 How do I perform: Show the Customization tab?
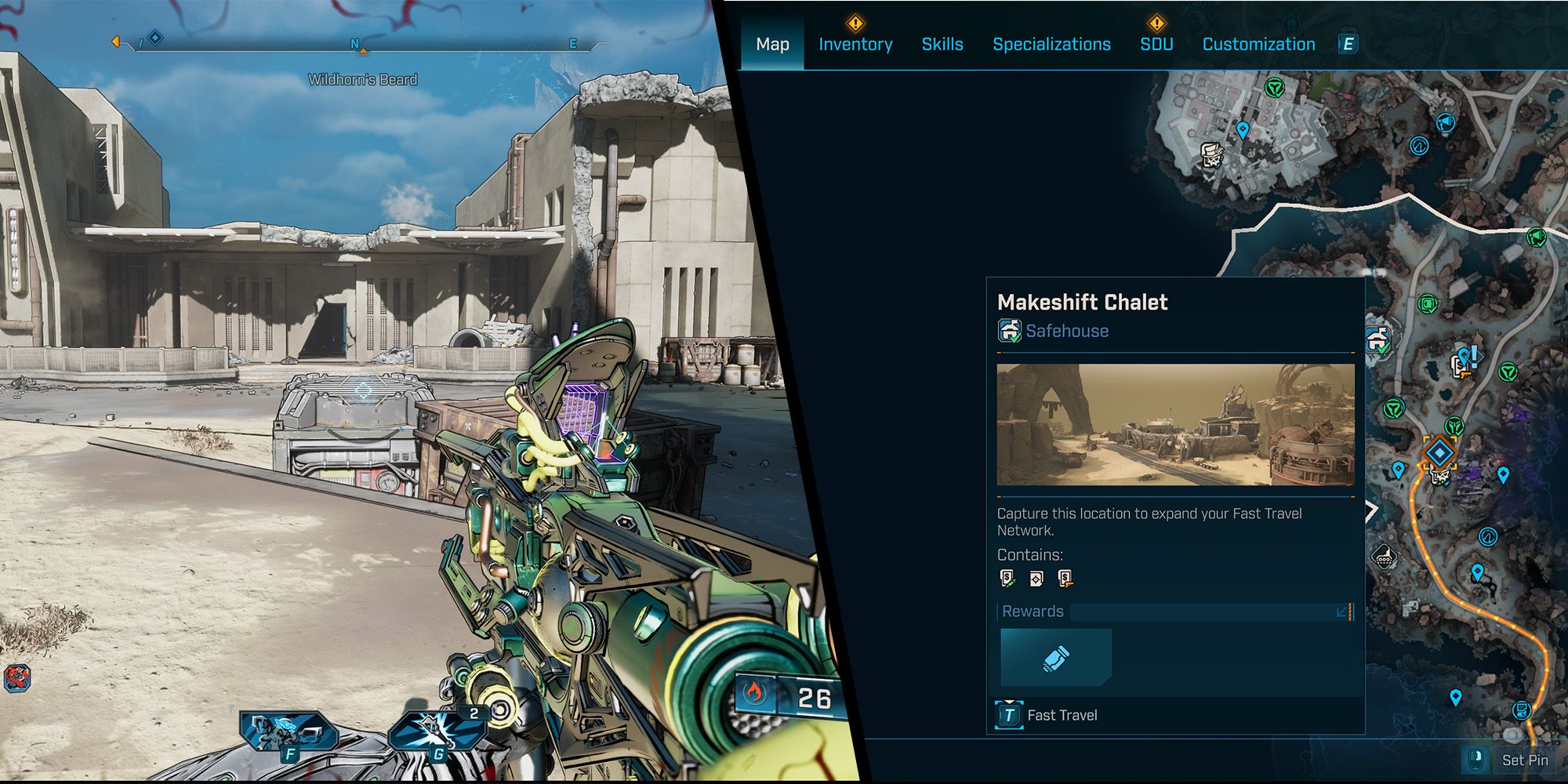tap(1258, 45)
